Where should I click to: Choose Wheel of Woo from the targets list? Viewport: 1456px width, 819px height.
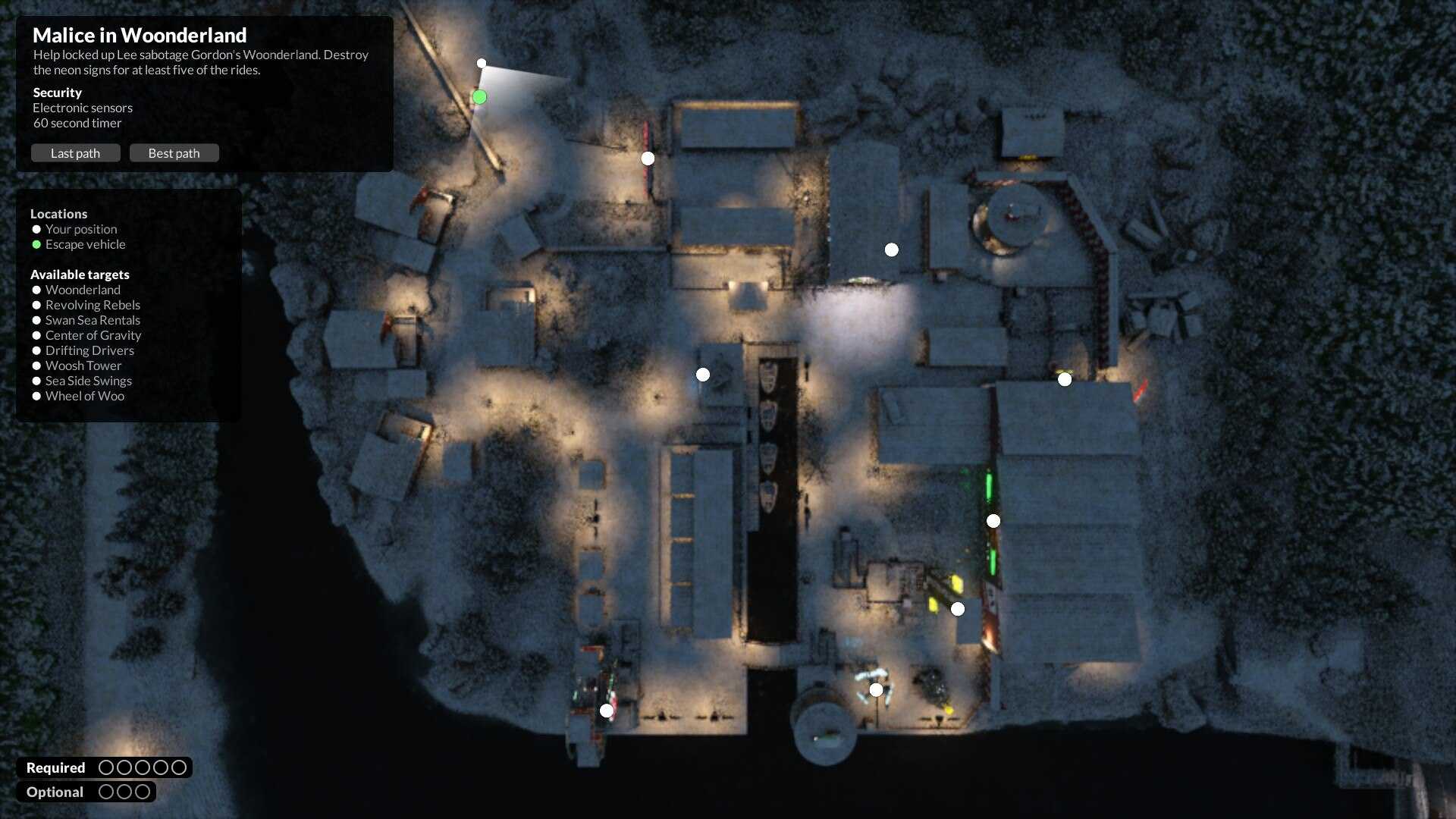85,396
